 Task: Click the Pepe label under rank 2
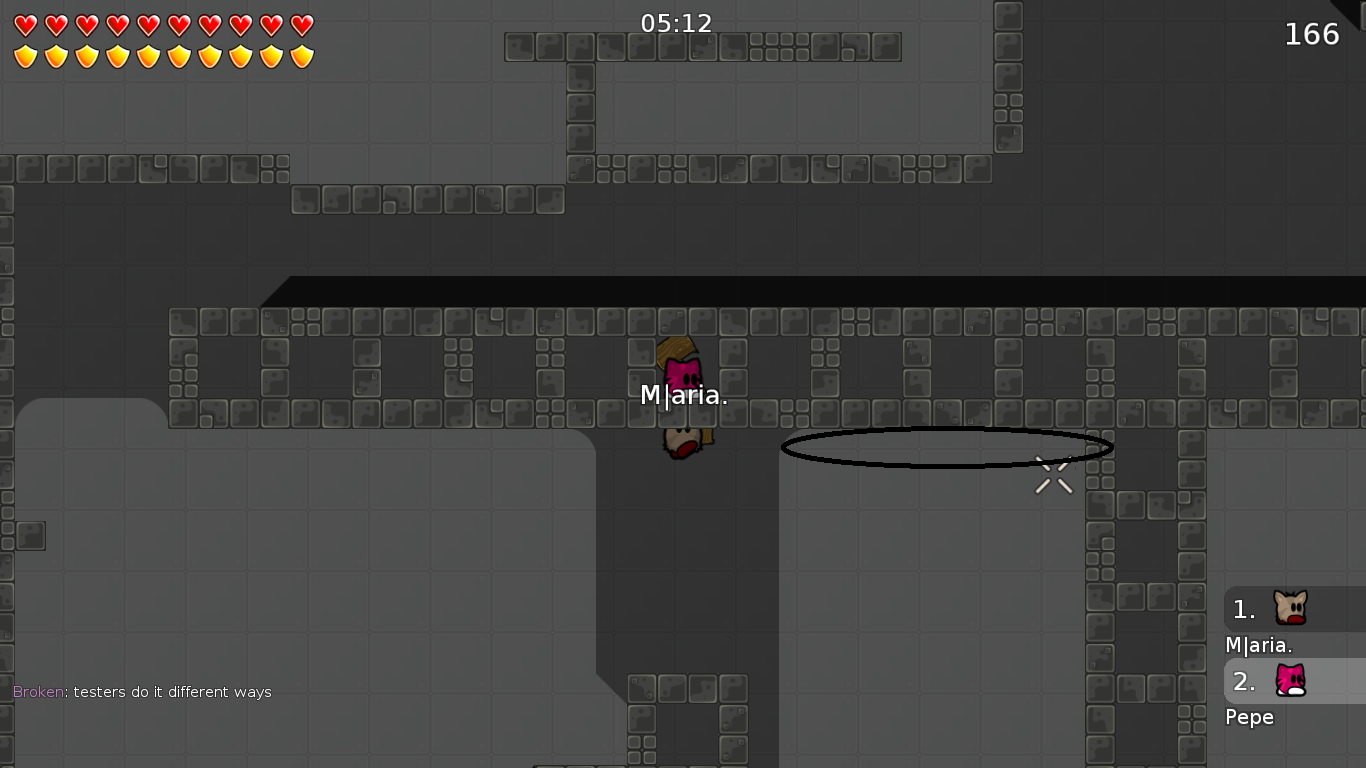(1249, 717)
